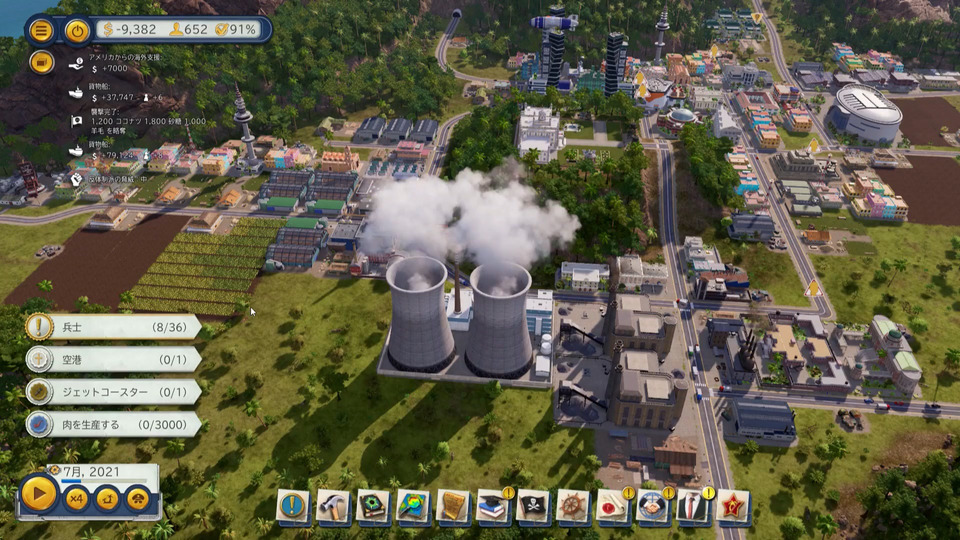Image resolution: width=960 pixels, height=540 pixels.
Task: Open the pirate flag raids icon
Action: 533,506
